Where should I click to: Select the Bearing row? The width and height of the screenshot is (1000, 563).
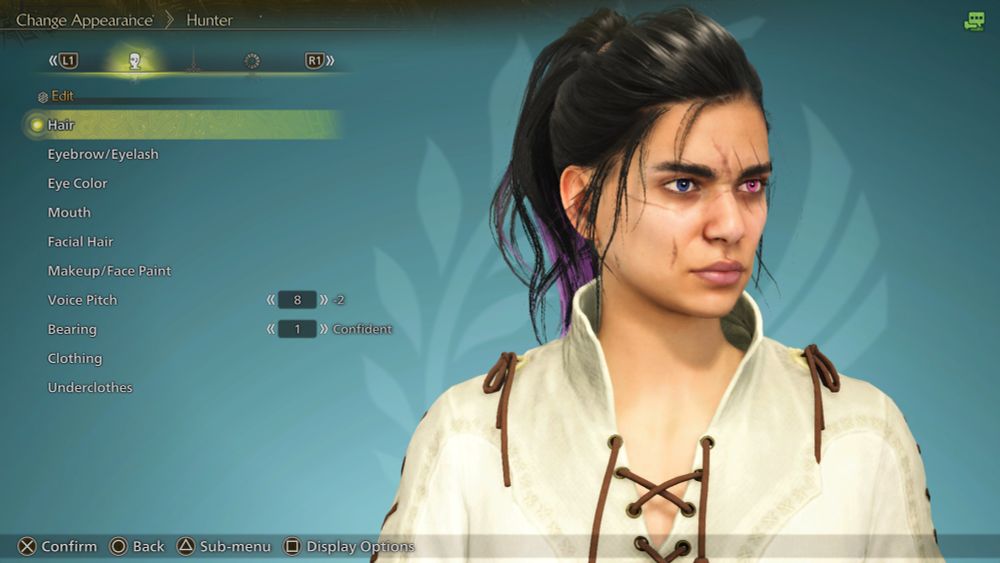[x=72, y=329]
